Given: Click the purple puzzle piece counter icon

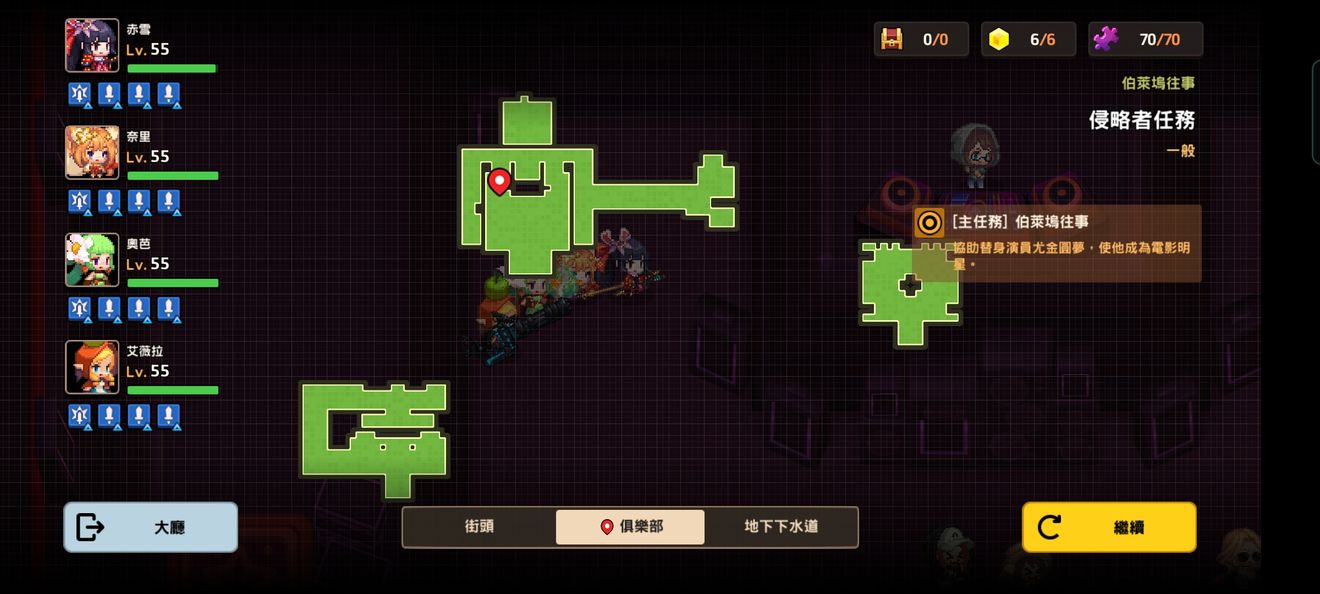Looking at the screenshot, I should pos(1105,39).
